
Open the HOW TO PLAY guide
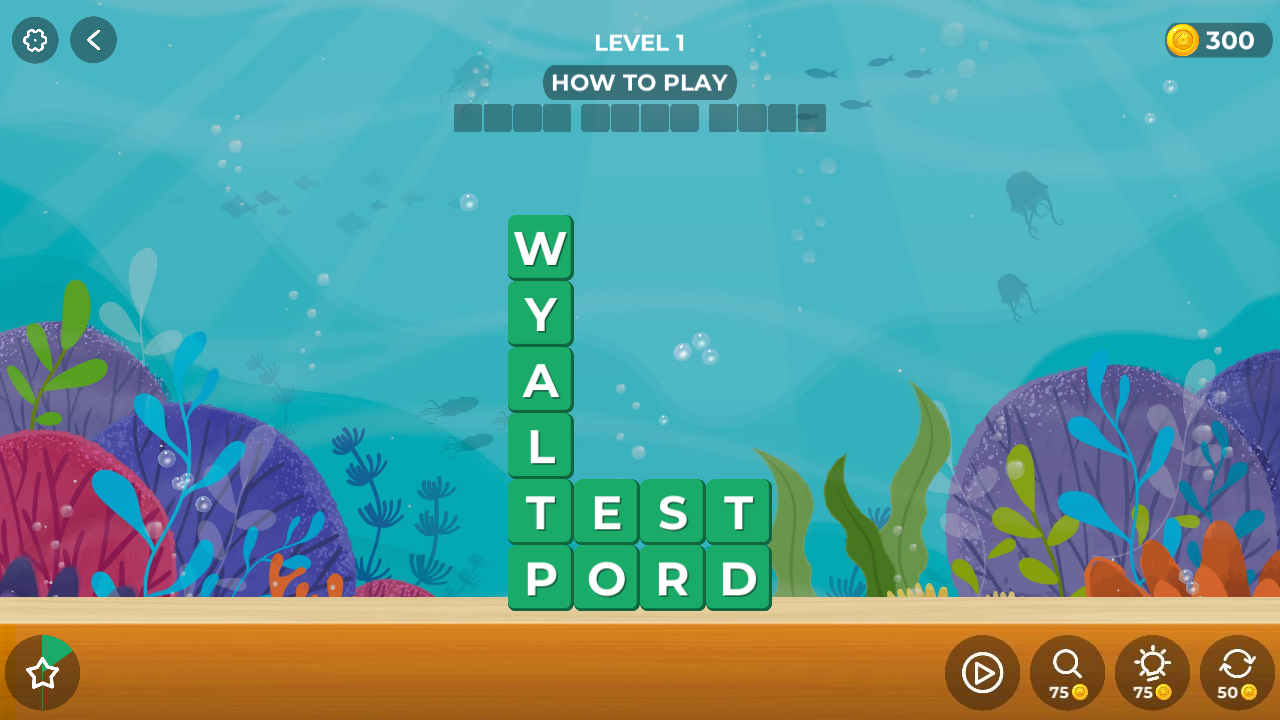click(x=639, y=83)
